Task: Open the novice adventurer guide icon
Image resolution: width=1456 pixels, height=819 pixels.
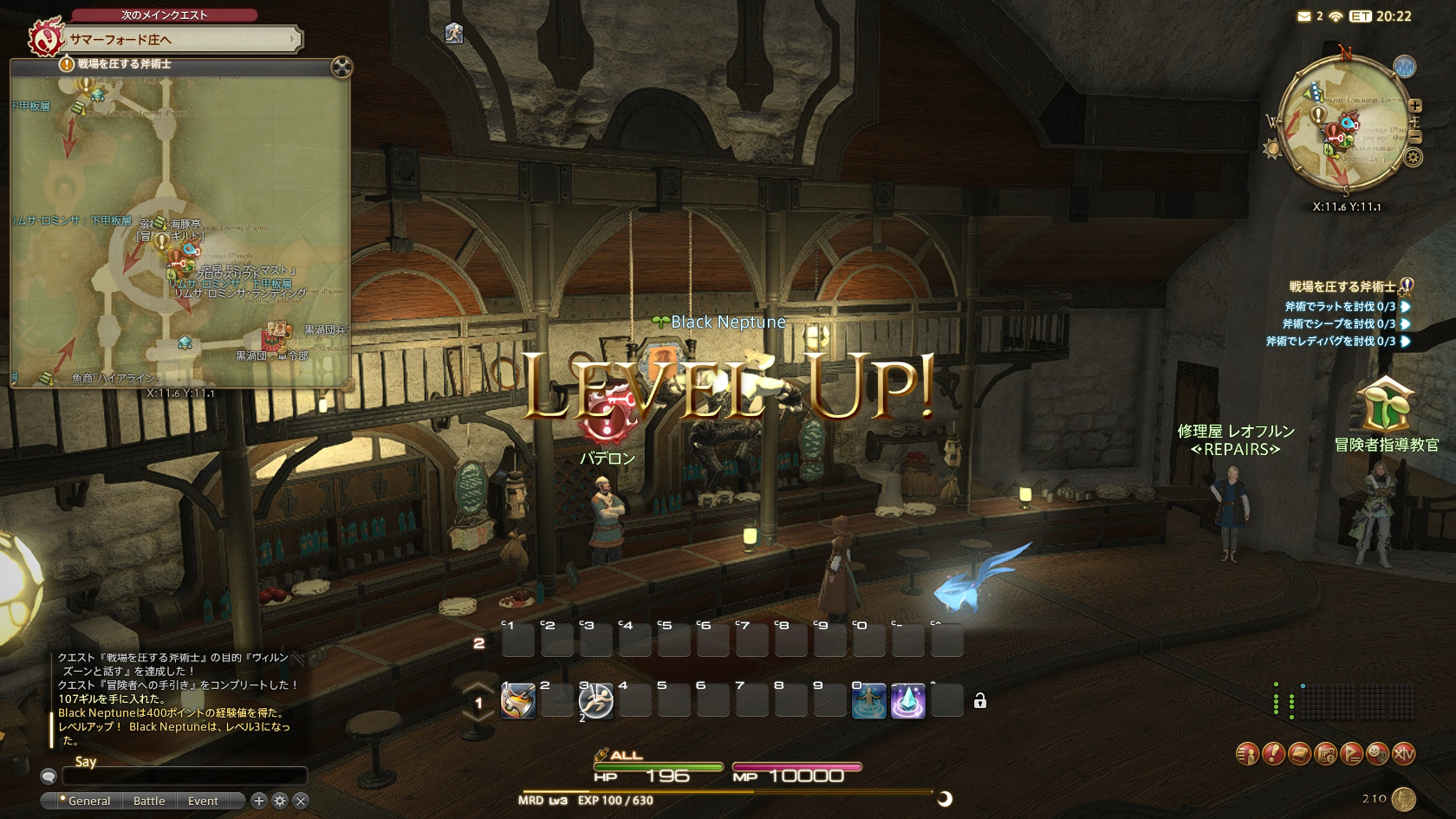Action: [1385, 406]
